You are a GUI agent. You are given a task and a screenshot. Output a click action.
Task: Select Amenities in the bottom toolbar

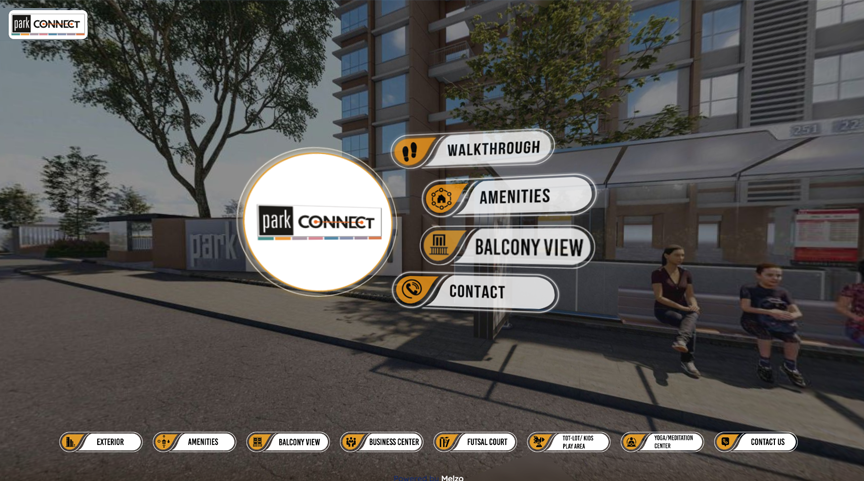point(194,442)
